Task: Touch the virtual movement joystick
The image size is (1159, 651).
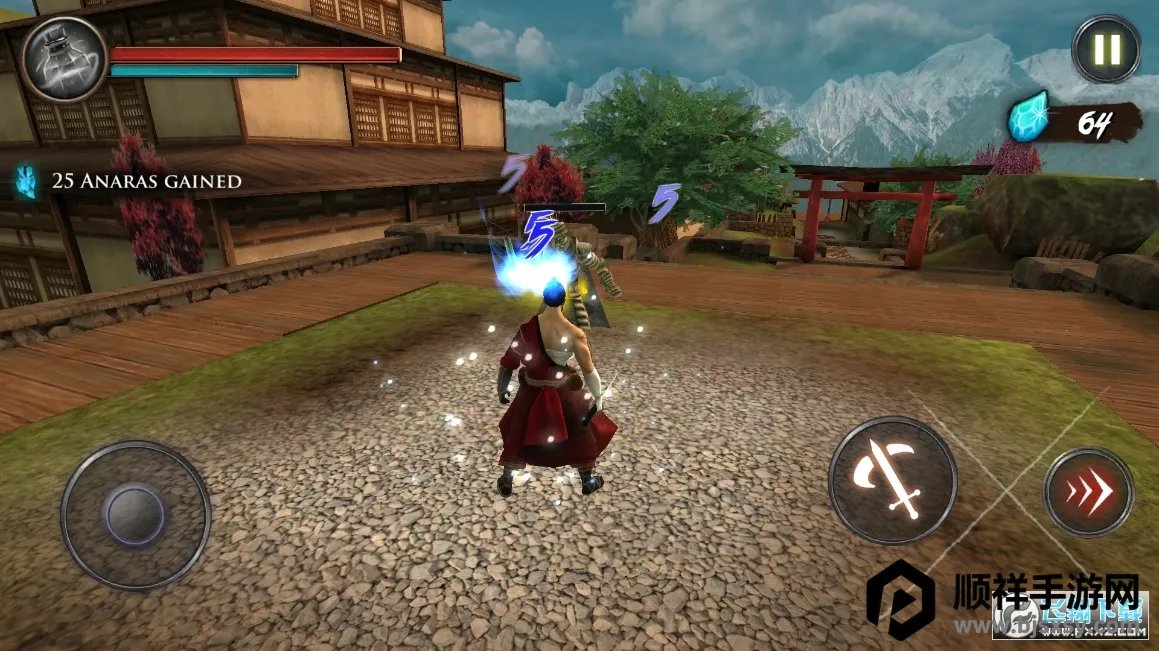Action: (136, 515)
